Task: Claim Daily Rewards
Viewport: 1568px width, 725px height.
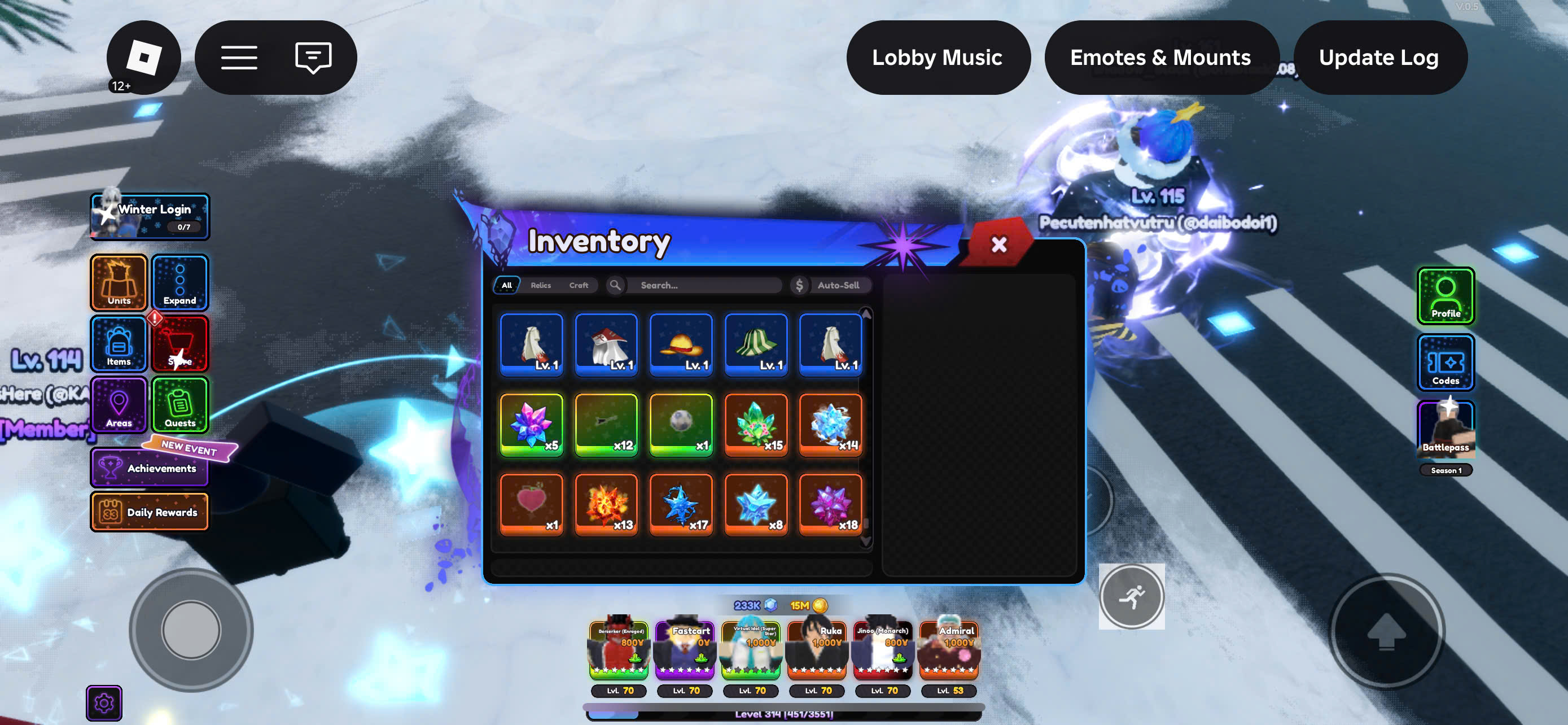Action: pyautogui.click(x=150, y=512)
